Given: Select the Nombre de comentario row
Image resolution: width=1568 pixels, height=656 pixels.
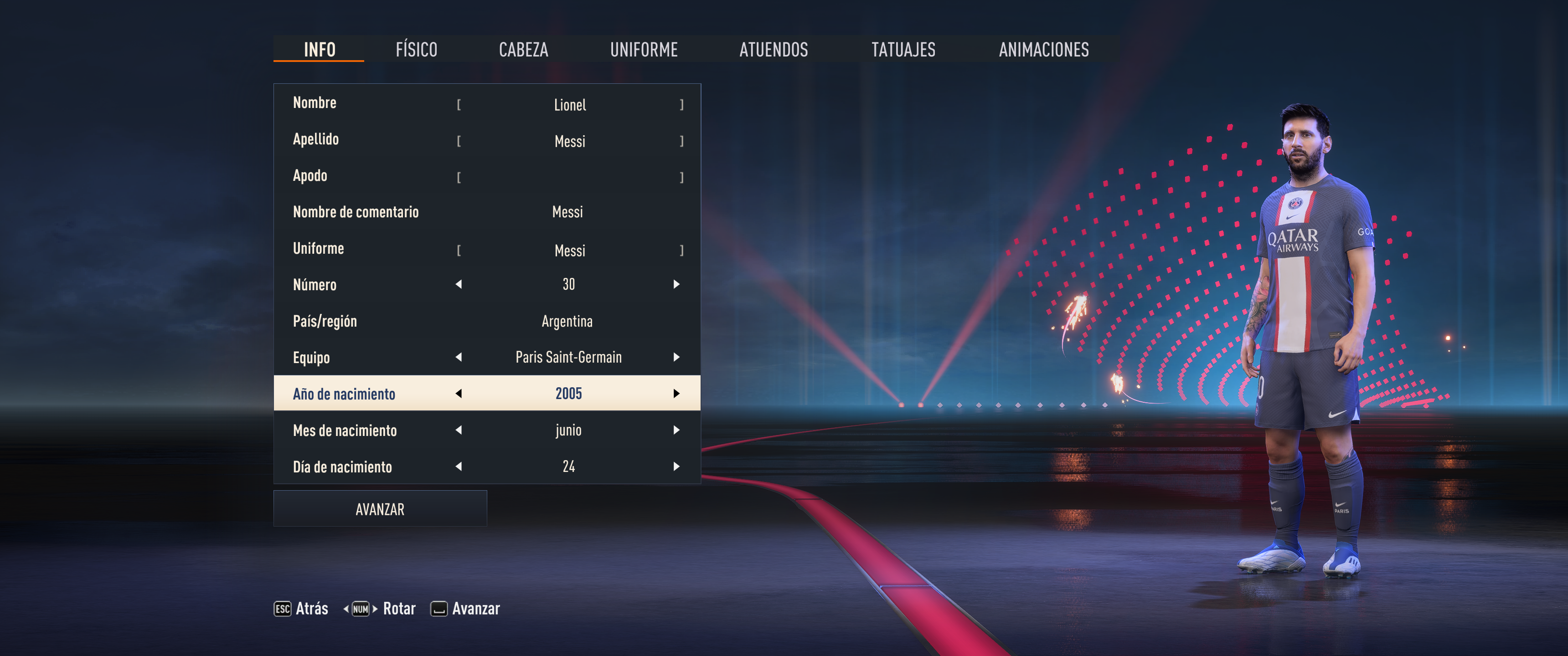Looking at the screenshot, I should click(487, 212).
